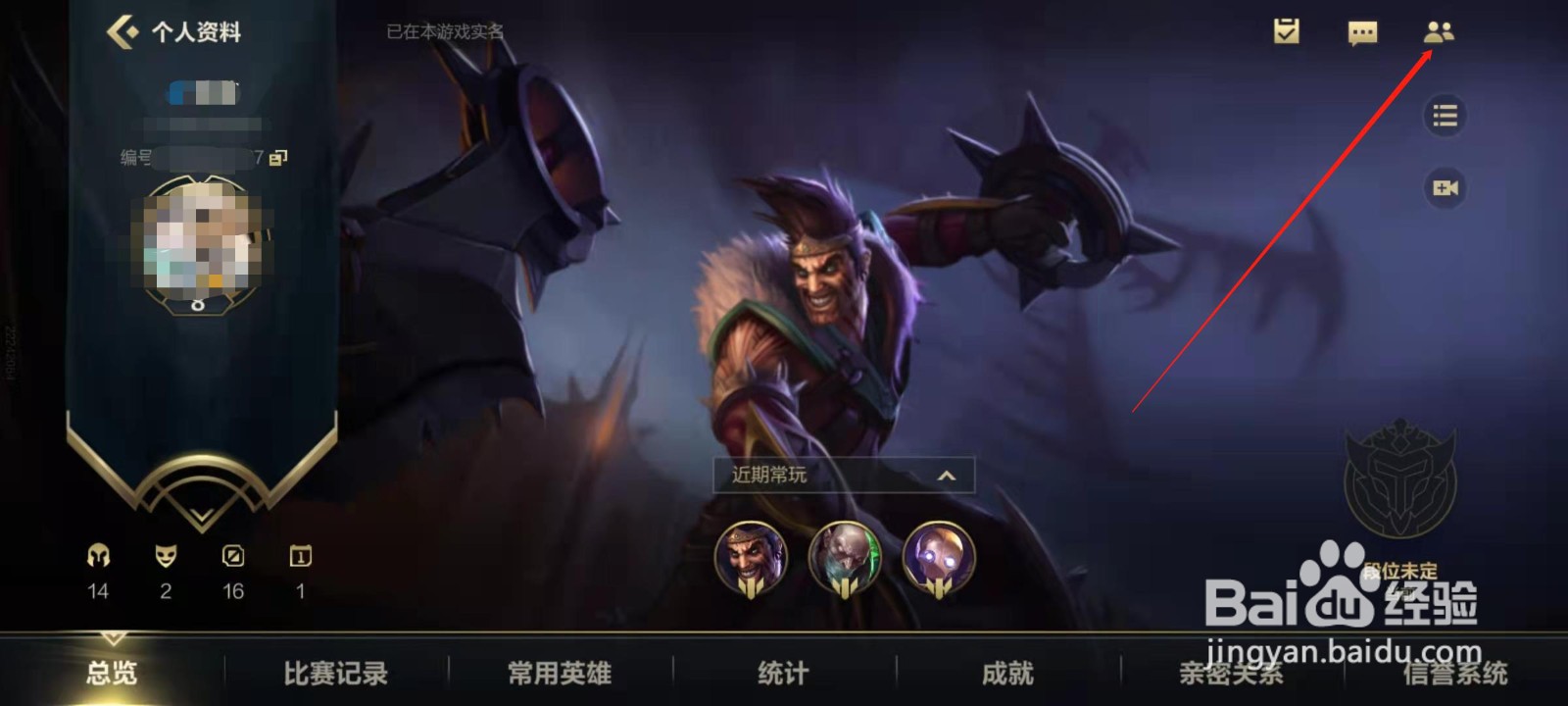1568x706 pixels.
Task: Click the back arrow beside 个人资料
Action: (x=122, y=30)
